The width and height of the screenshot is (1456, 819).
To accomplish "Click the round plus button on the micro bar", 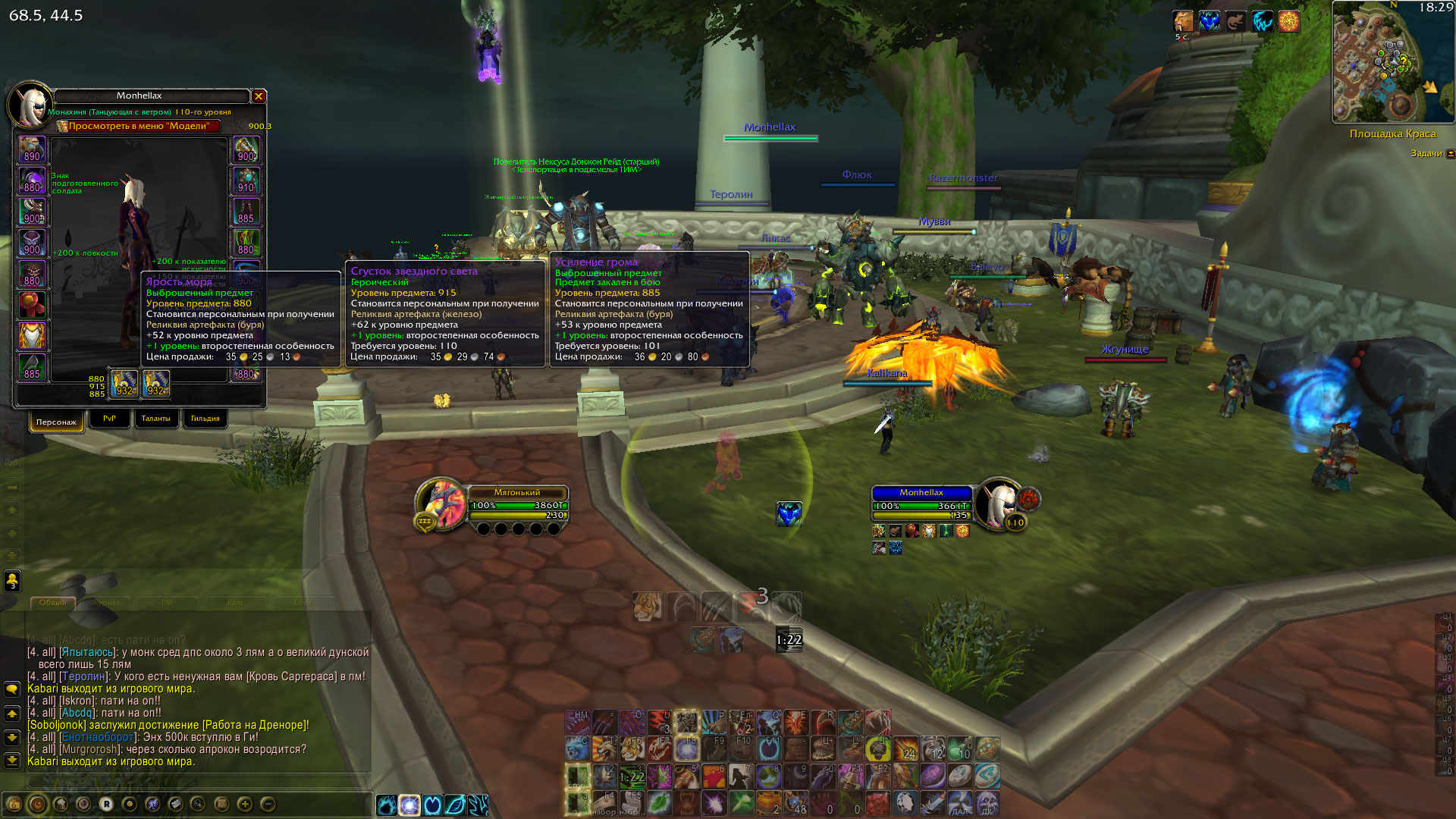I will click(x=244, y=804).
